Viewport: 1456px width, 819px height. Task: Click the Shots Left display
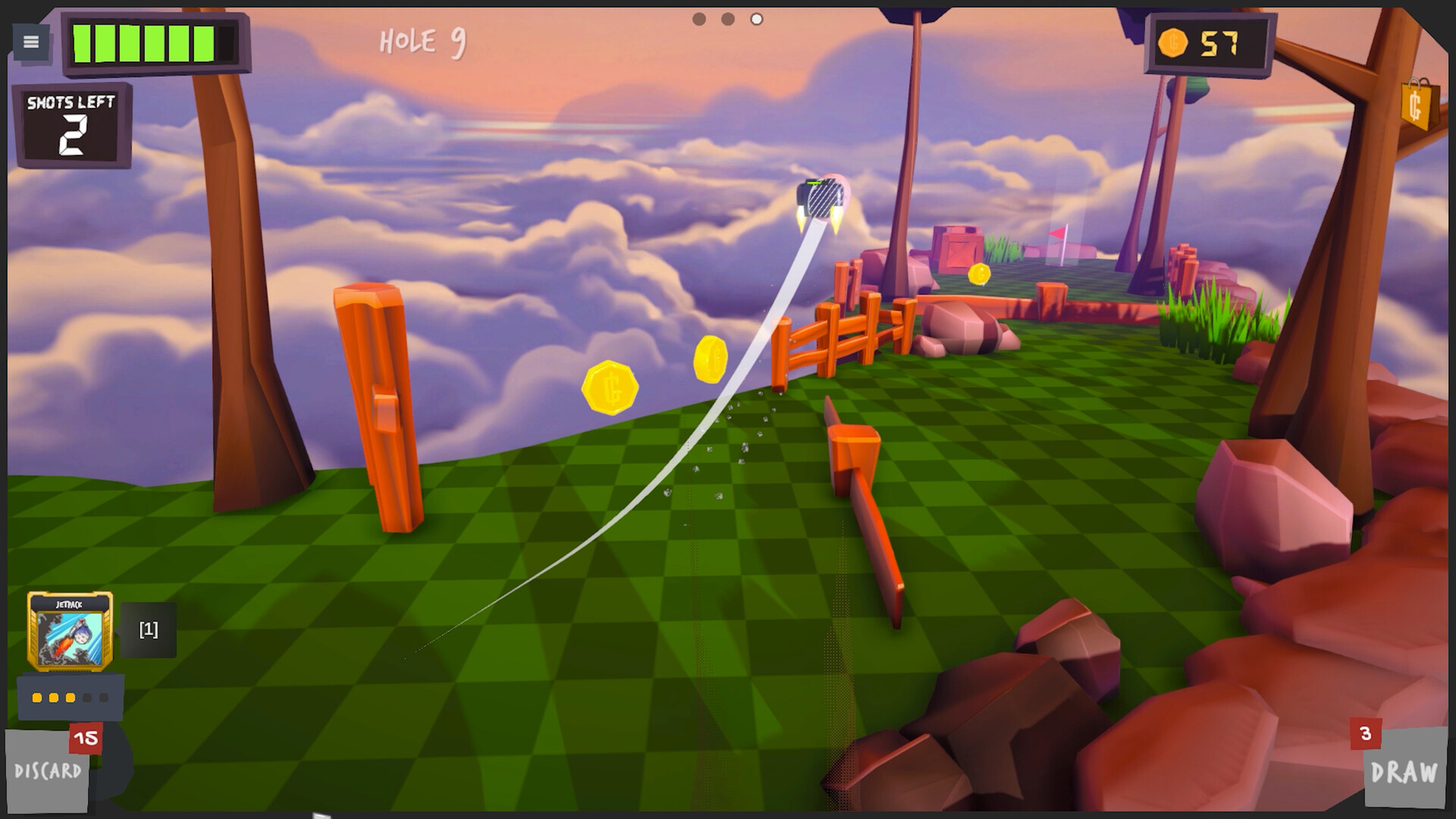click(x=72, y=123)
